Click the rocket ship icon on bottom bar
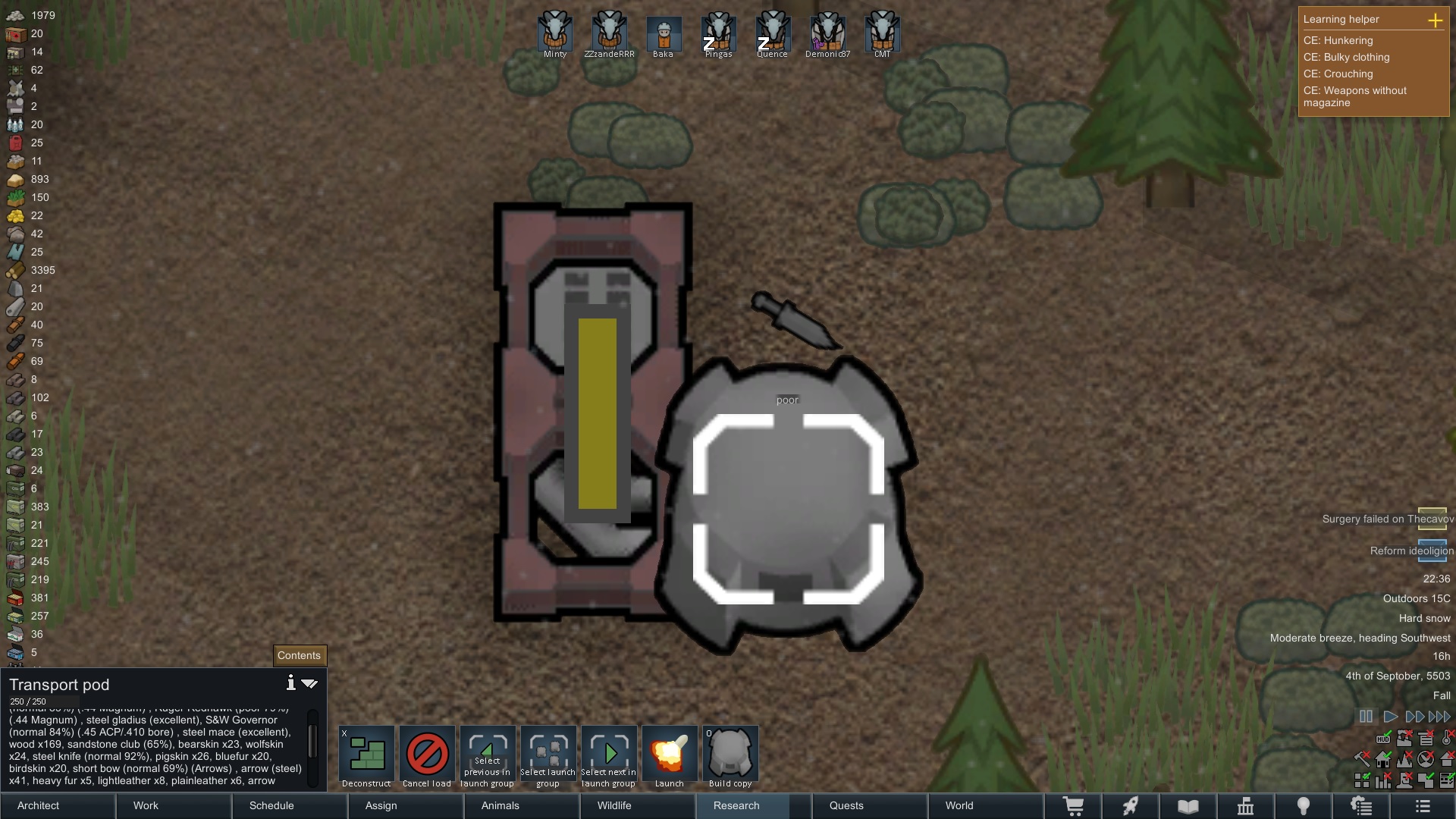 coord(1130,806)
